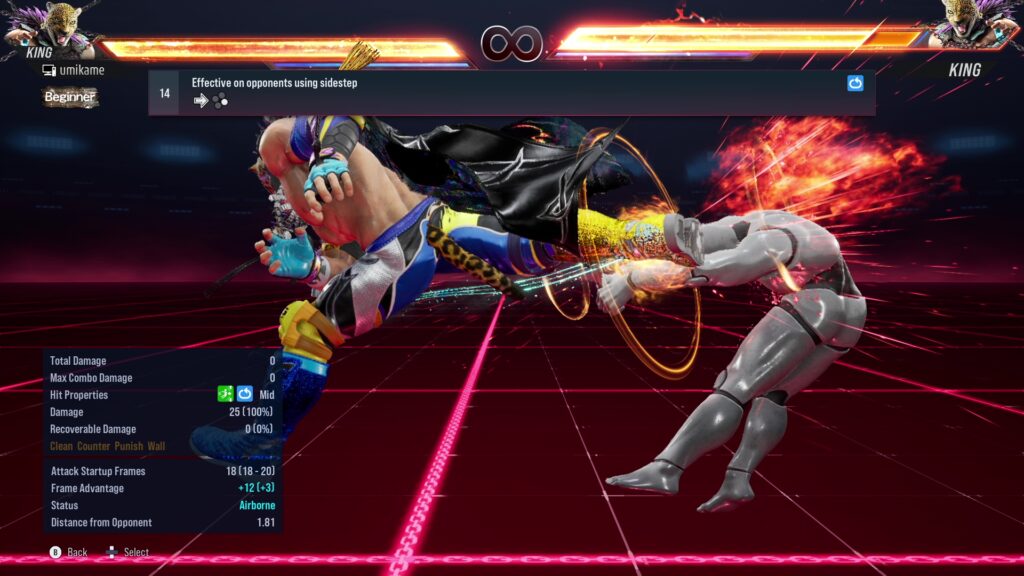The image size is (1024, 576).
Task: Click the Beginner rank badge
Action: click(70, 97)
